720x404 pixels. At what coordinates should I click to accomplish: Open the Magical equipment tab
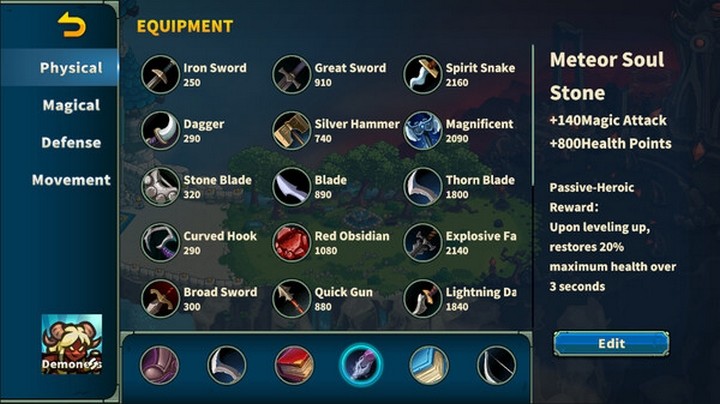(x=71, y=105)
